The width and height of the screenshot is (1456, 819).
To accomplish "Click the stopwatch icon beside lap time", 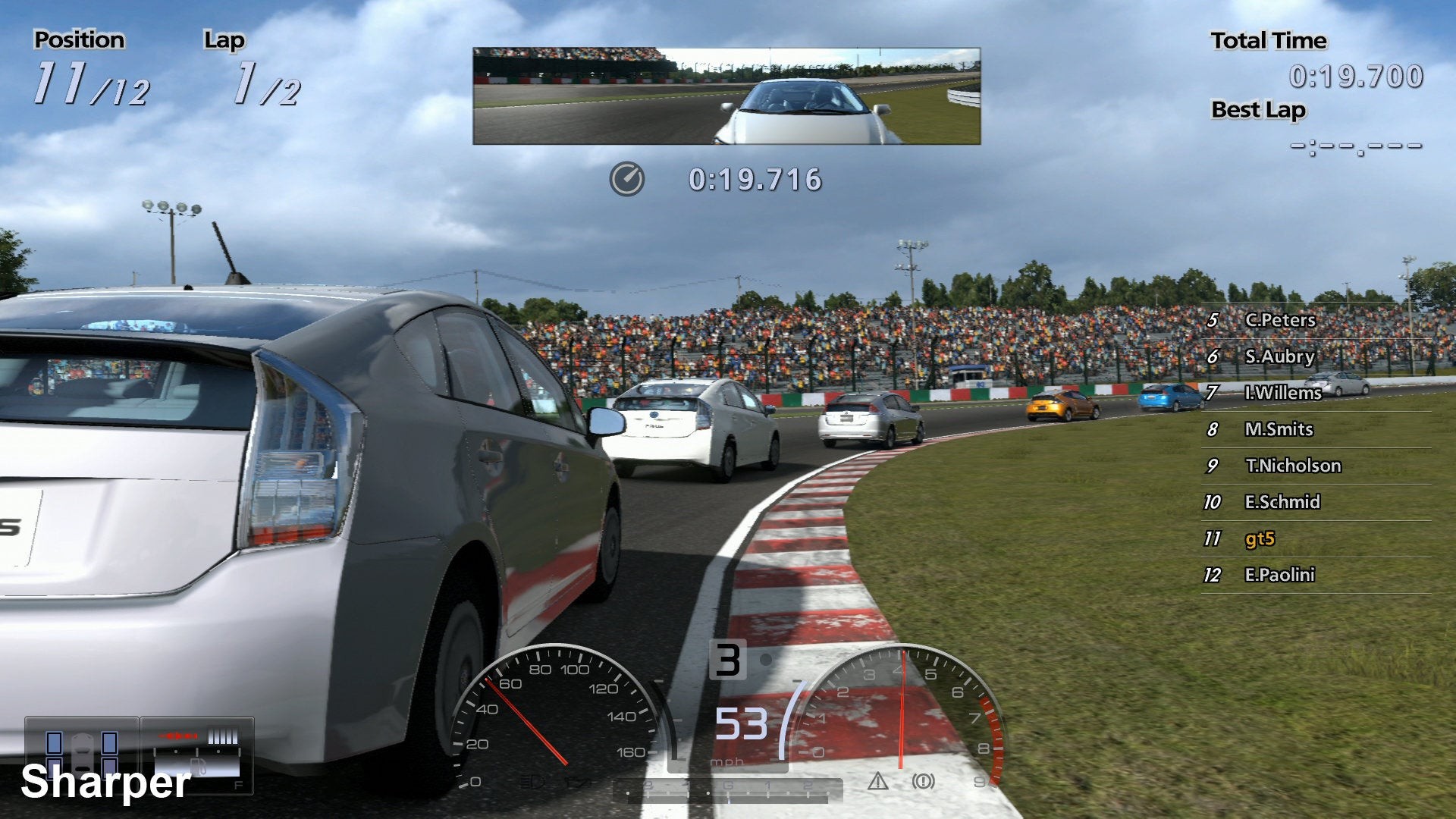I will click(626, 180).
